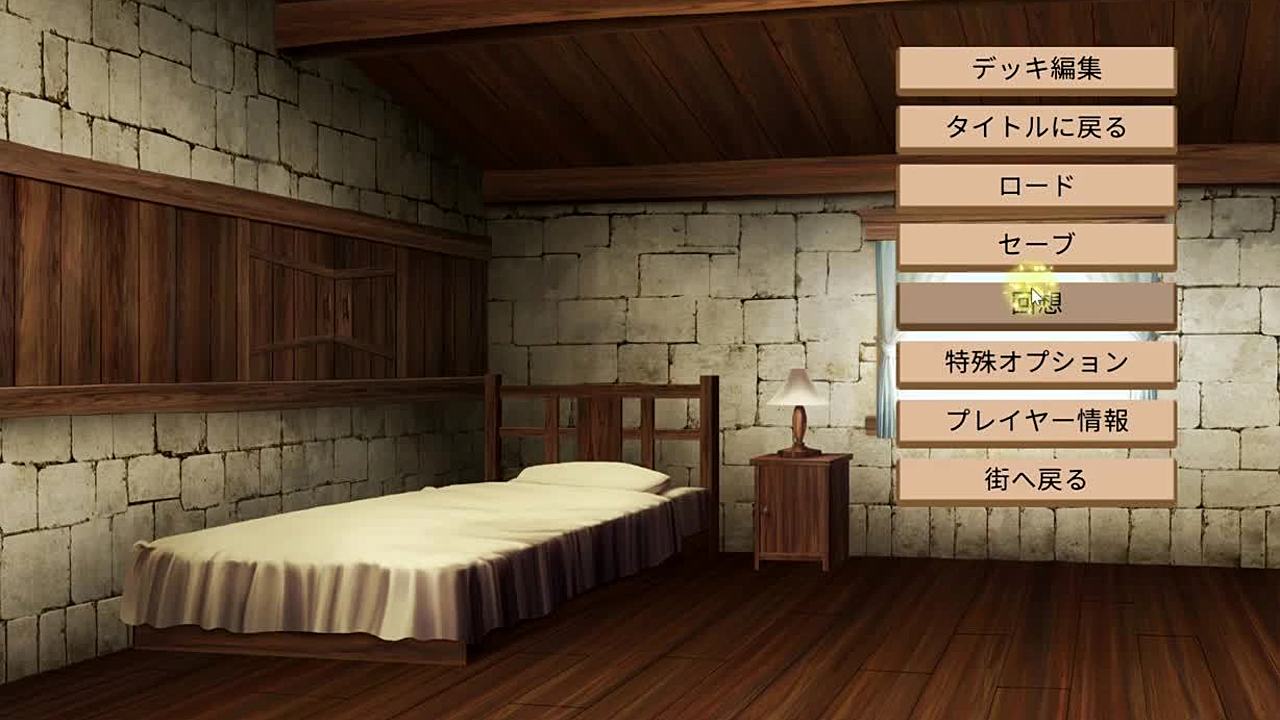Click the セーブ save button

coord(1036,245)
